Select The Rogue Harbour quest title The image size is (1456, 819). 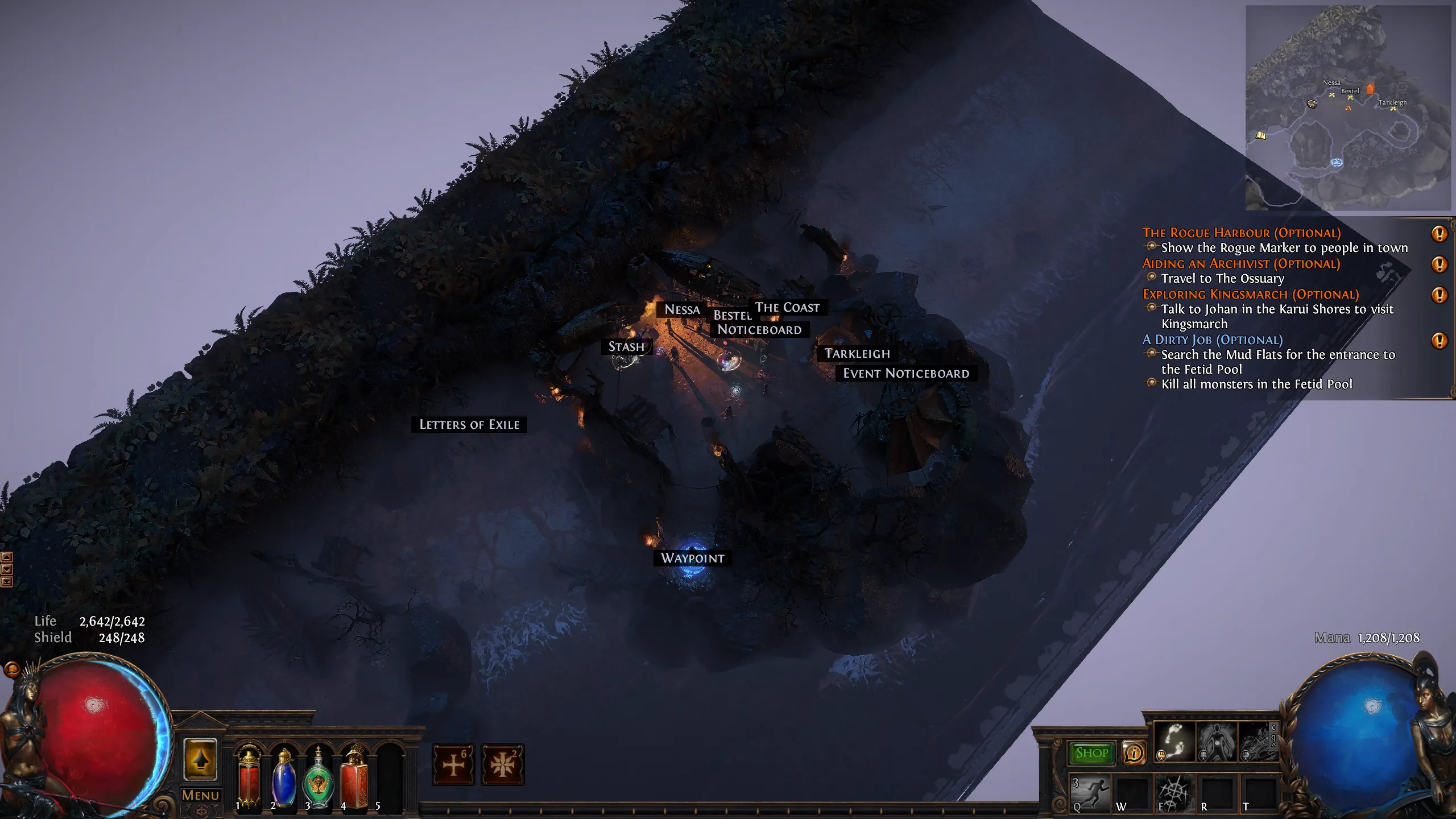[x=1241, y=233]
